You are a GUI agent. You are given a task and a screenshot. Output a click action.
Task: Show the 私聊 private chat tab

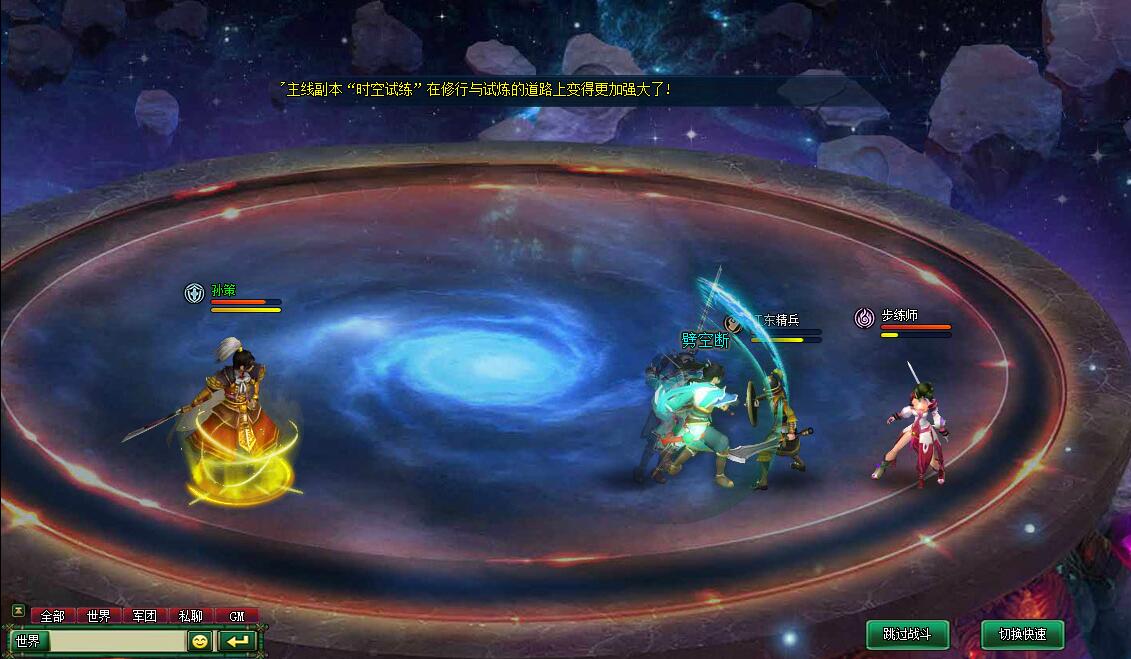coord(190,616)
